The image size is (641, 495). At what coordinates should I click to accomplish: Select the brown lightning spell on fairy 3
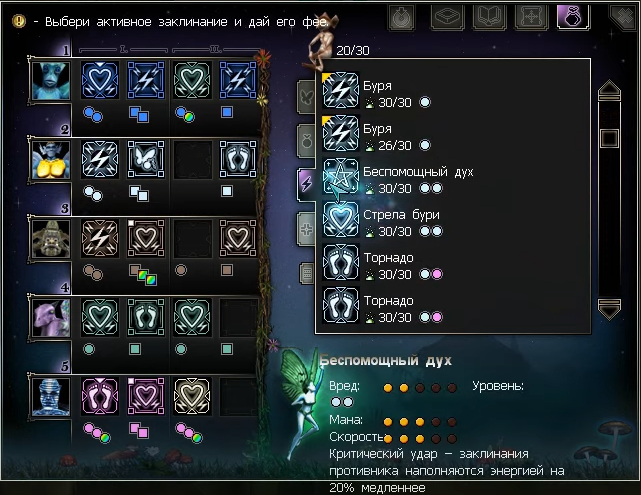100,238
